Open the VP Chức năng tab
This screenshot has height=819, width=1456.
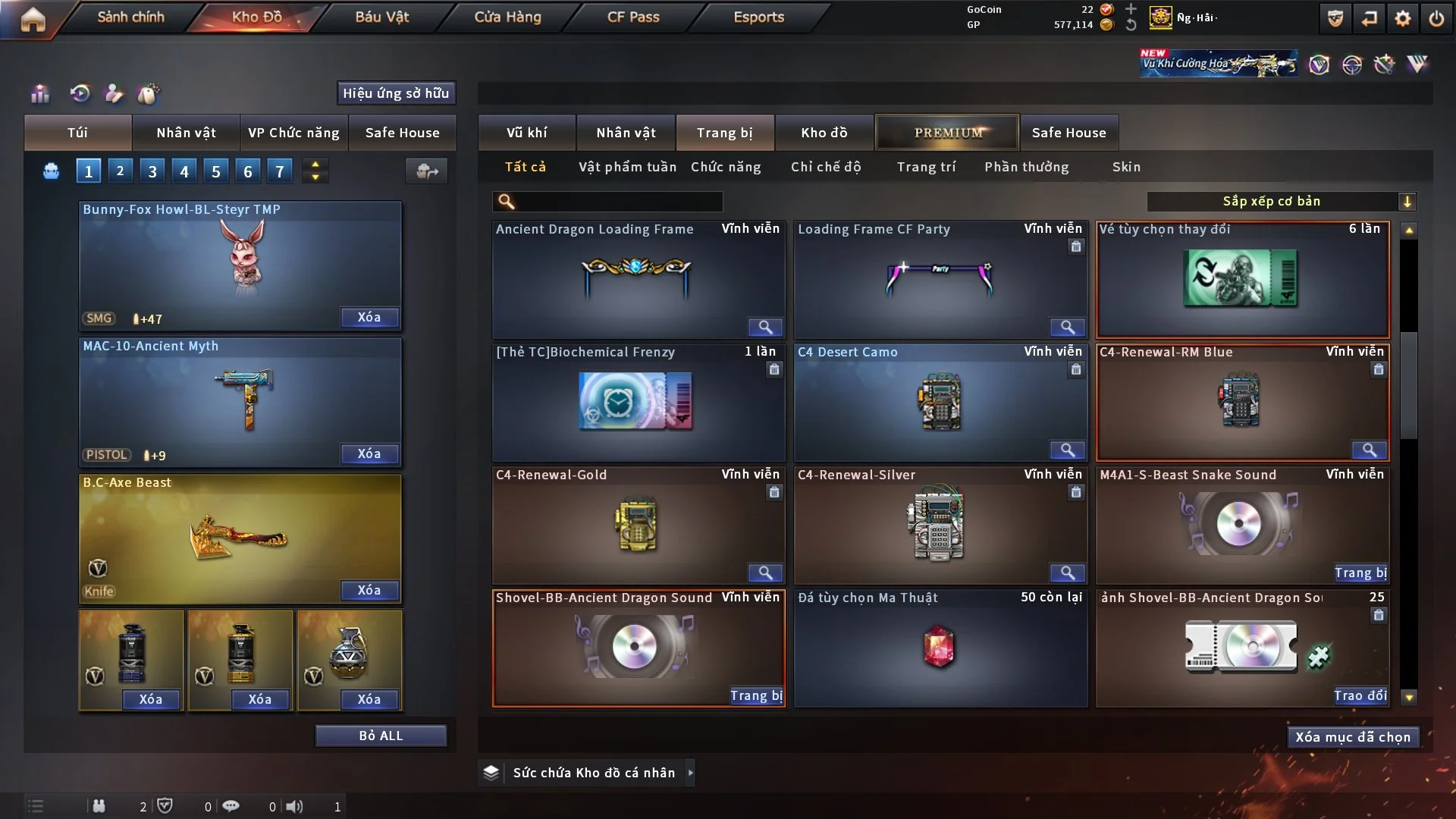(293, 133)
